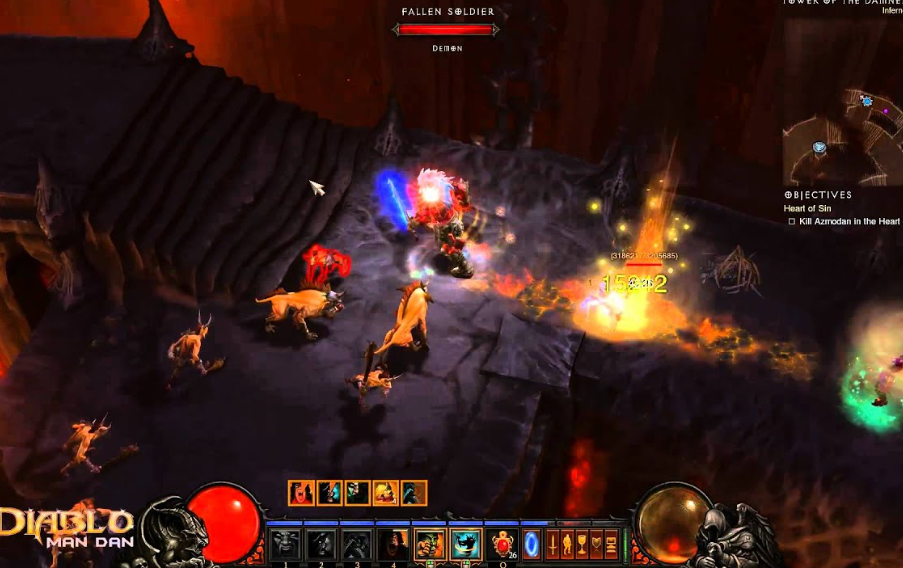Activate the skill in hotbar slot 1

[285, 545]
